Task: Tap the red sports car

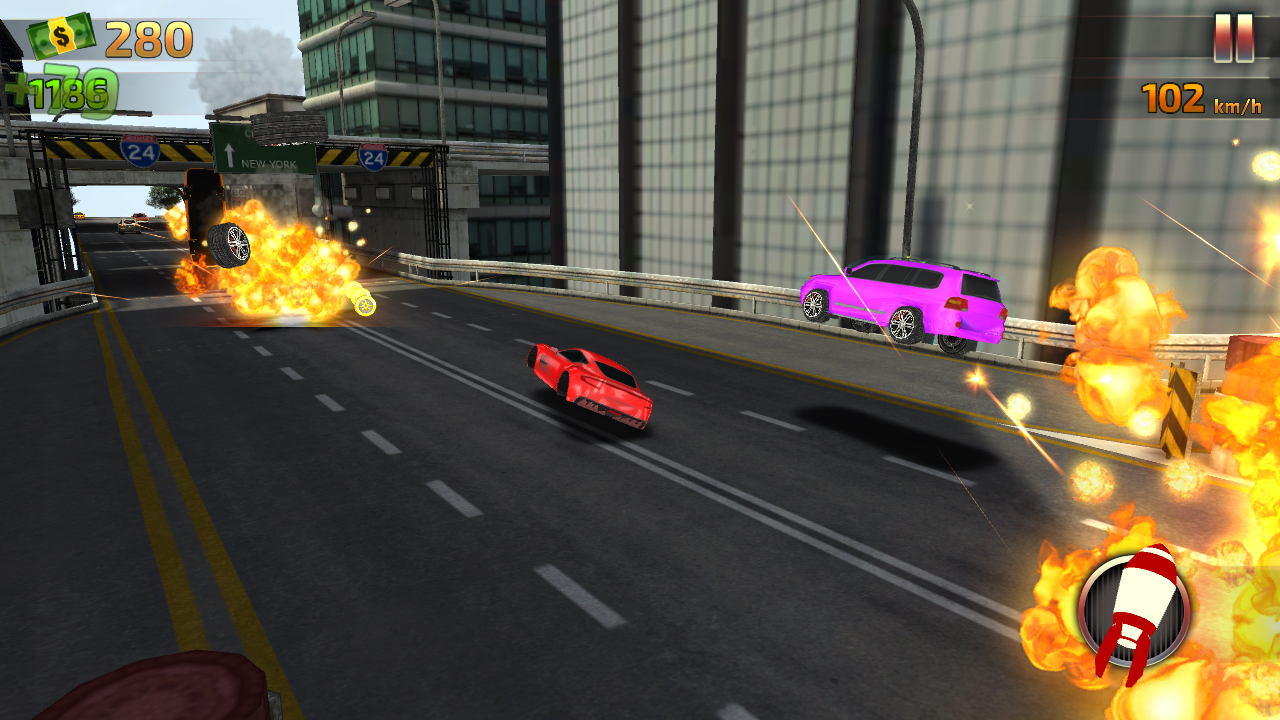Action: (588, 385)
